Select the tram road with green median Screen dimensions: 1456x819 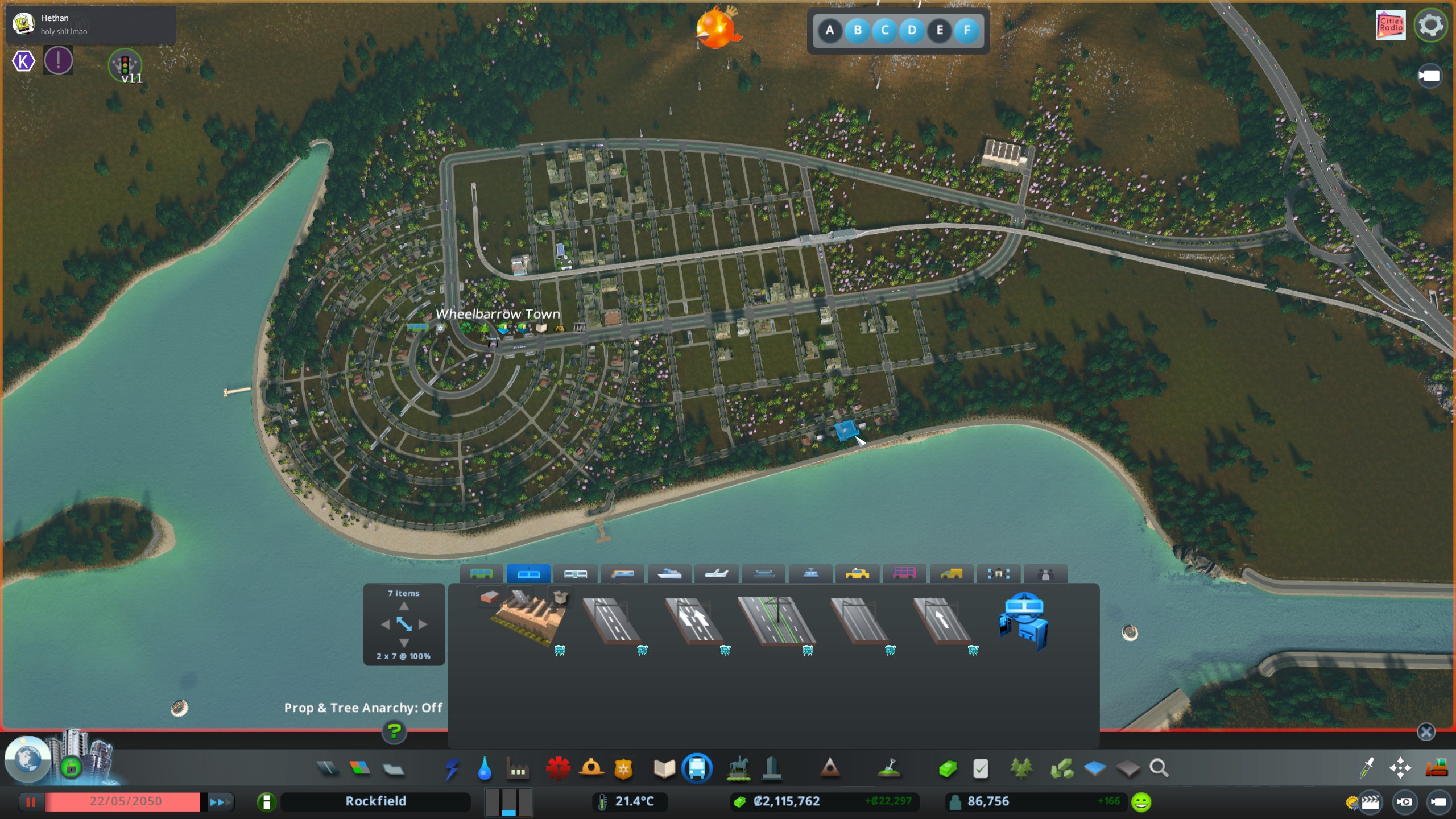point(777,621)
